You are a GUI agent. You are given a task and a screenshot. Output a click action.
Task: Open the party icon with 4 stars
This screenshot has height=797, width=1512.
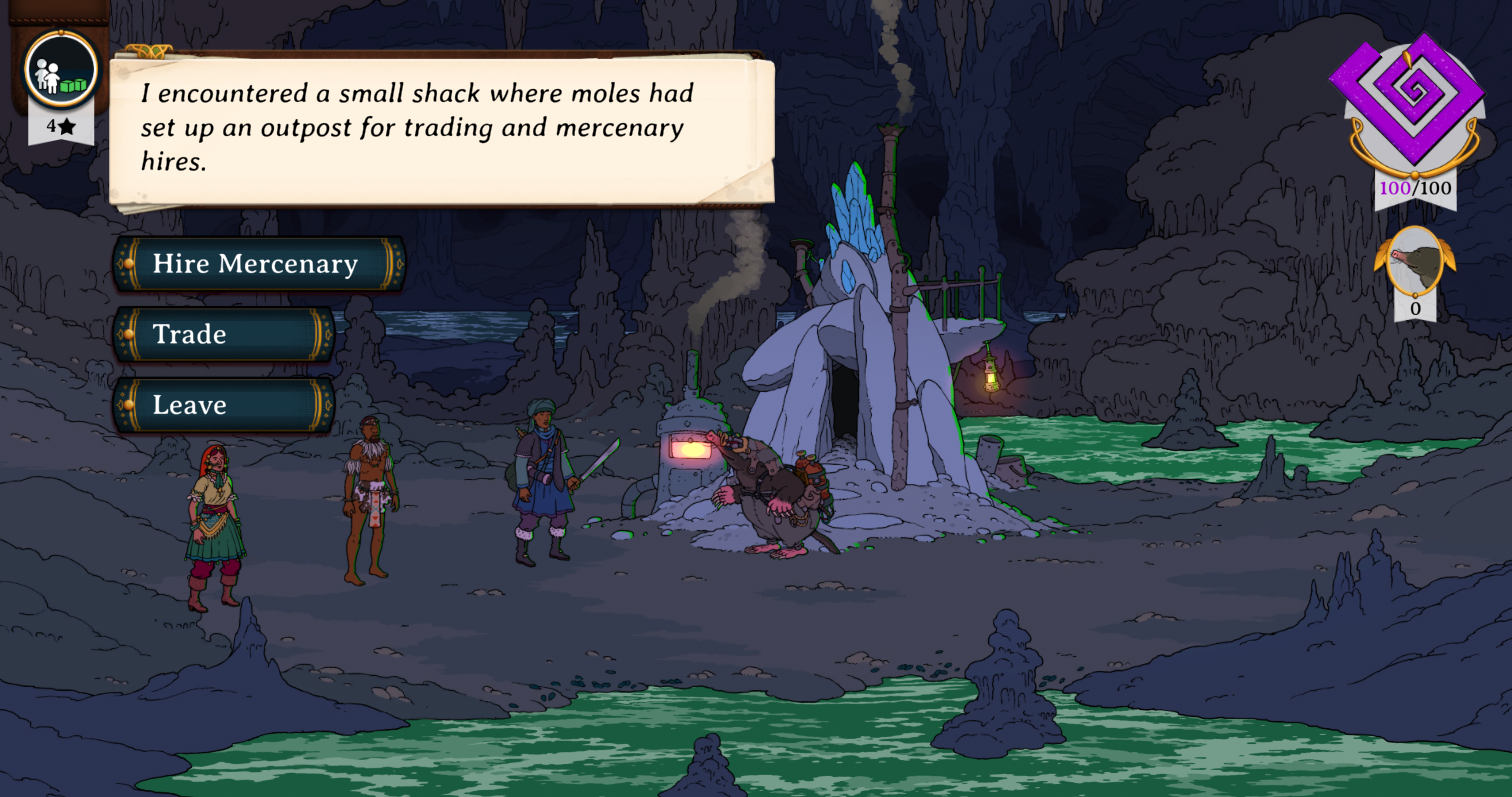tap(61, 72)
